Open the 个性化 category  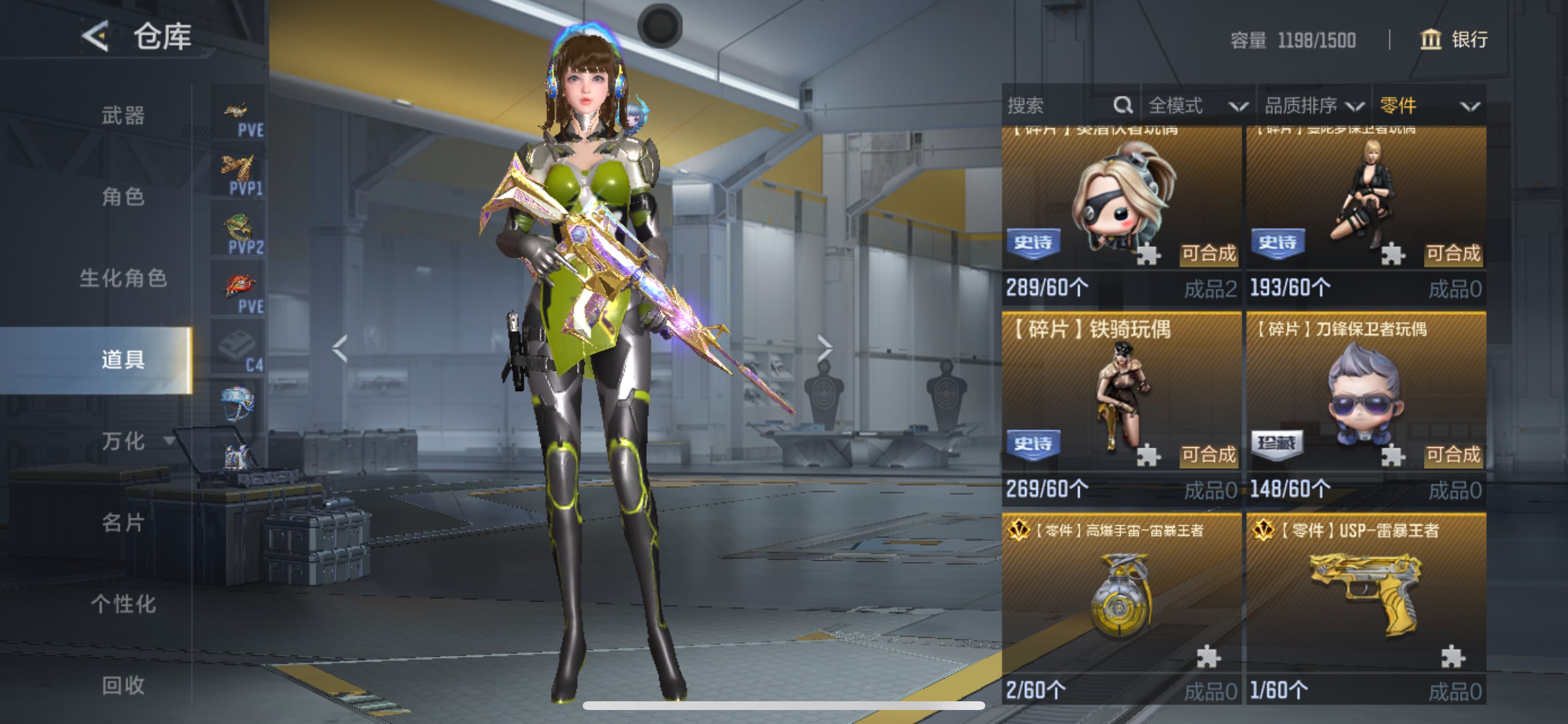[x=123, y=604]
